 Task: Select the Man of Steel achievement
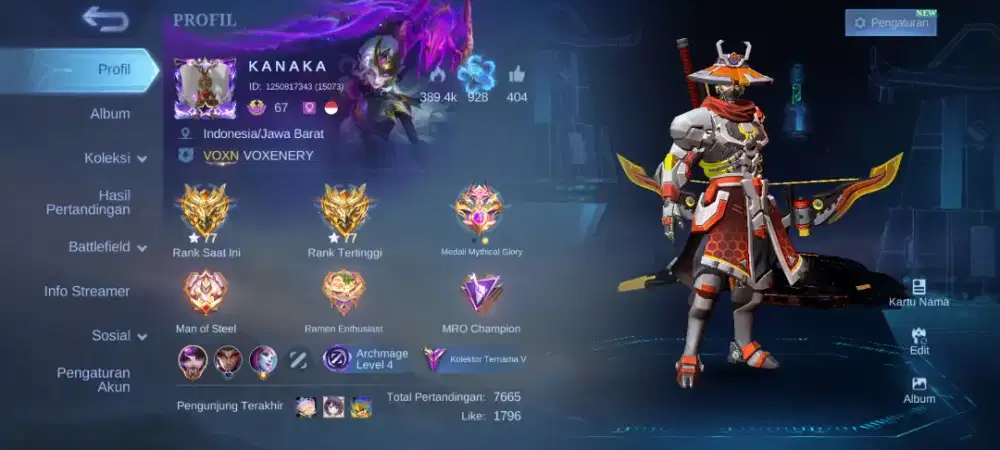click(x=206, y=293)
